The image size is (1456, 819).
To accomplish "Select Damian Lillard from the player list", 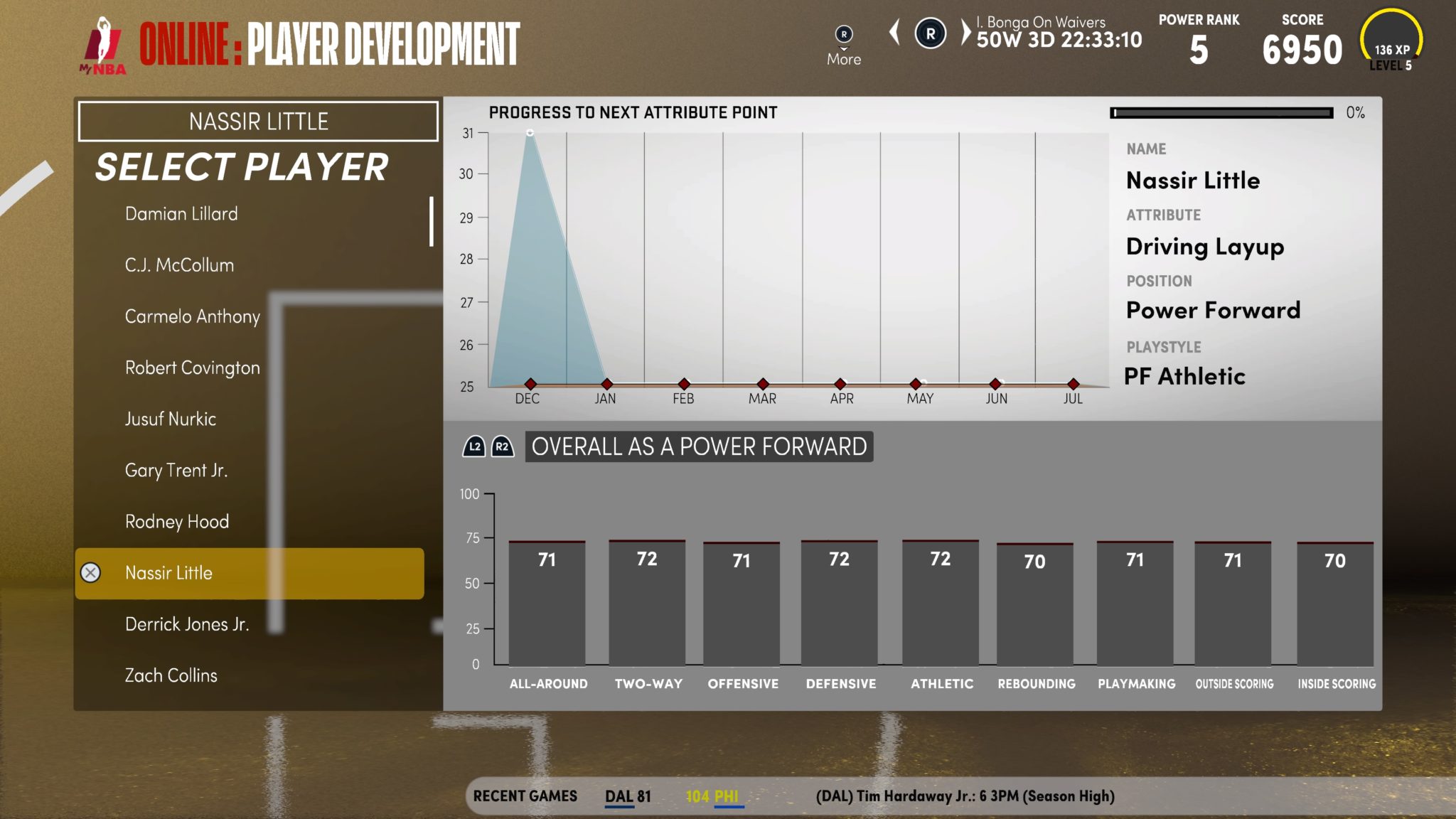I will [181, 214].
